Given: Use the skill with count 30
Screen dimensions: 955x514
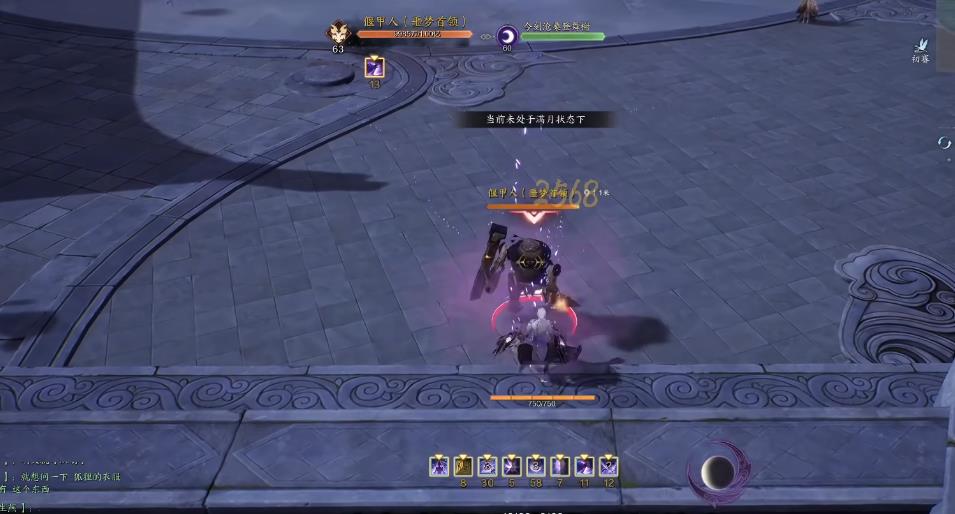Looking at the screenshot, I should coord(487,466).
